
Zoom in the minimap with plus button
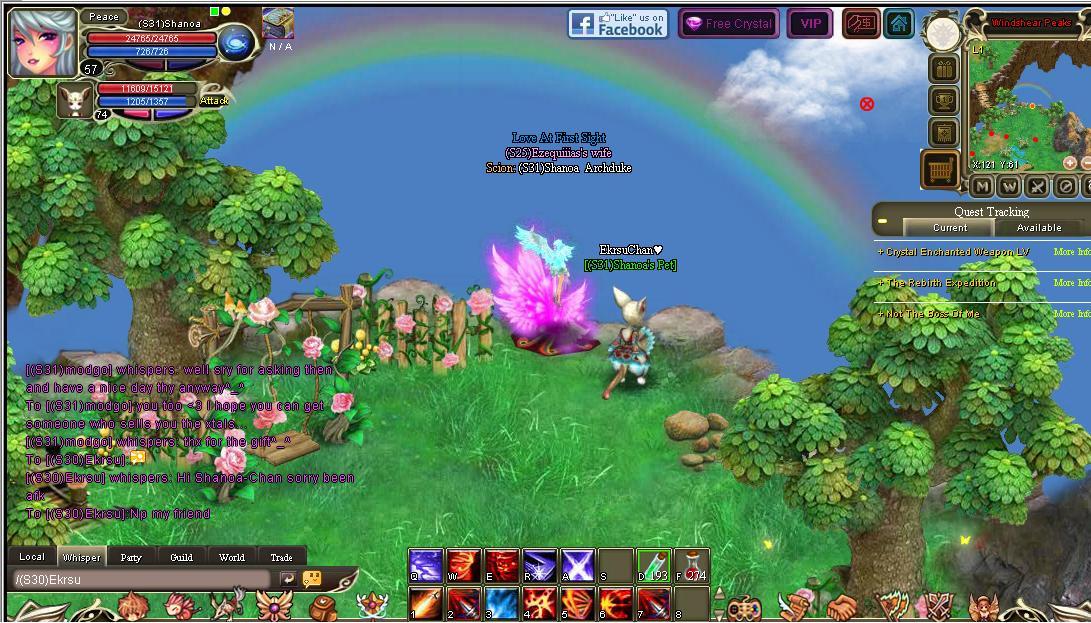1069,163
